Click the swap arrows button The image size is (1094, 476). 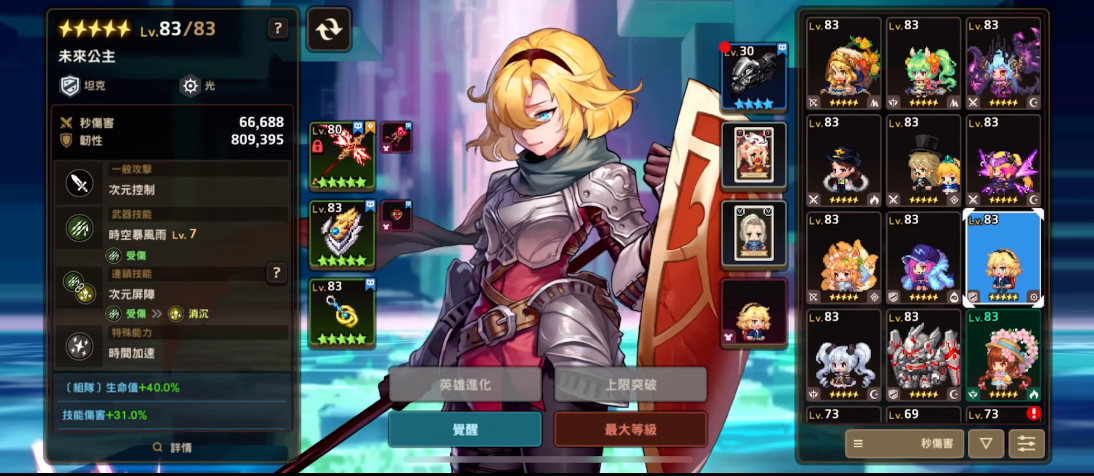[329, 29]
